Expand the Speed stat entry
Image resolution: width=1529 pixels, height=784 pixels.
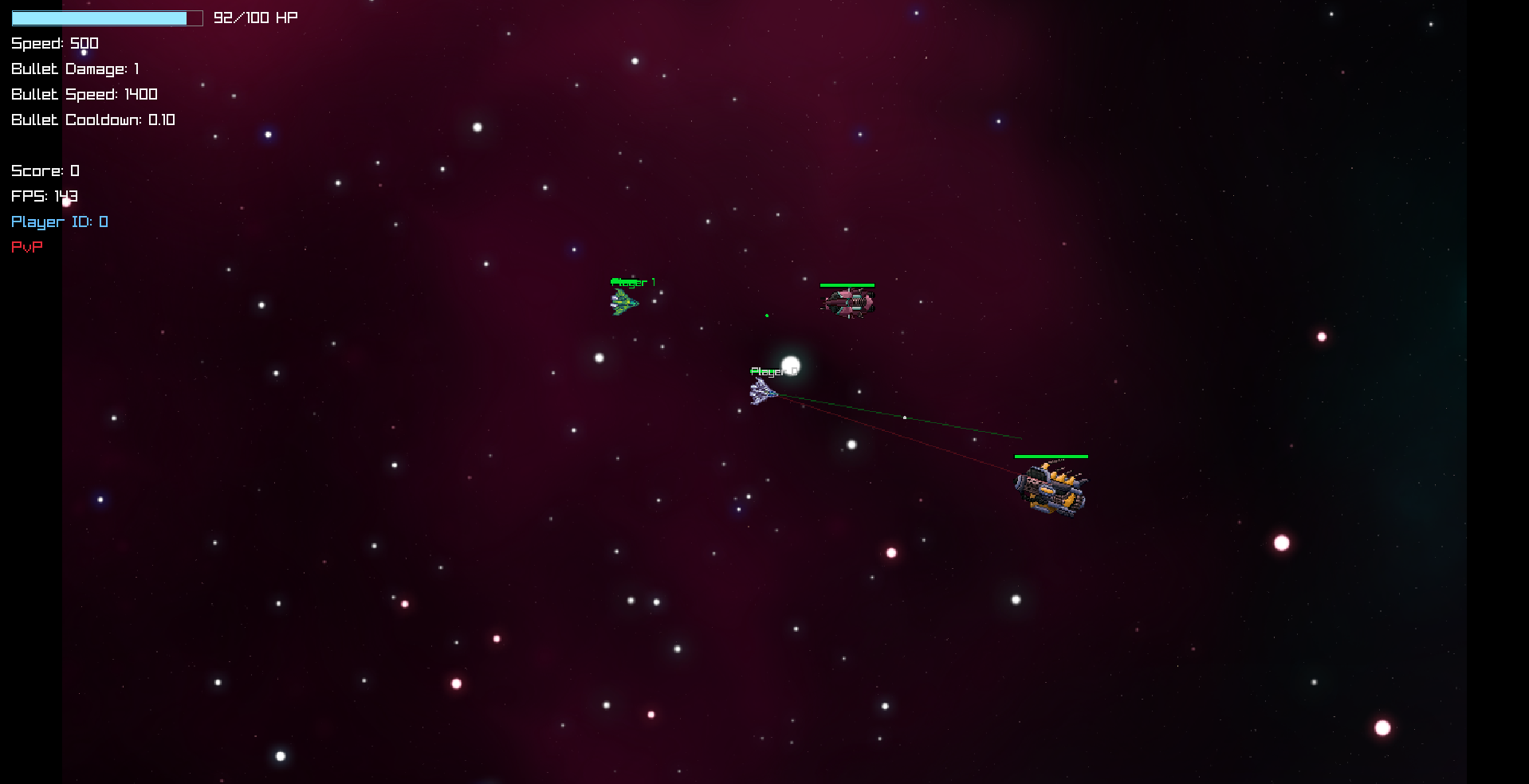(55, 43)
